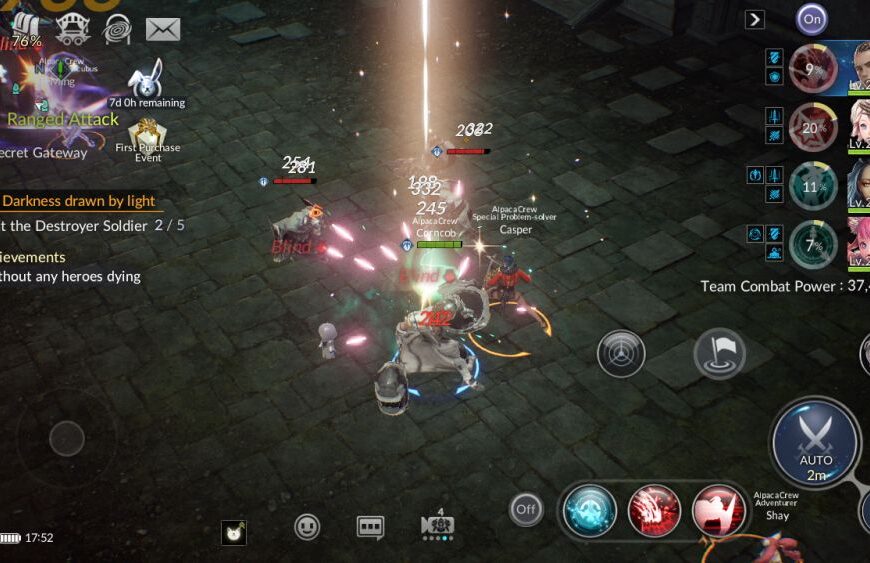Image resolution: width=870 pixels, height=563 pixels.
Task: Open the rabbit event with 7d remaining
Action: pos(147,80)
